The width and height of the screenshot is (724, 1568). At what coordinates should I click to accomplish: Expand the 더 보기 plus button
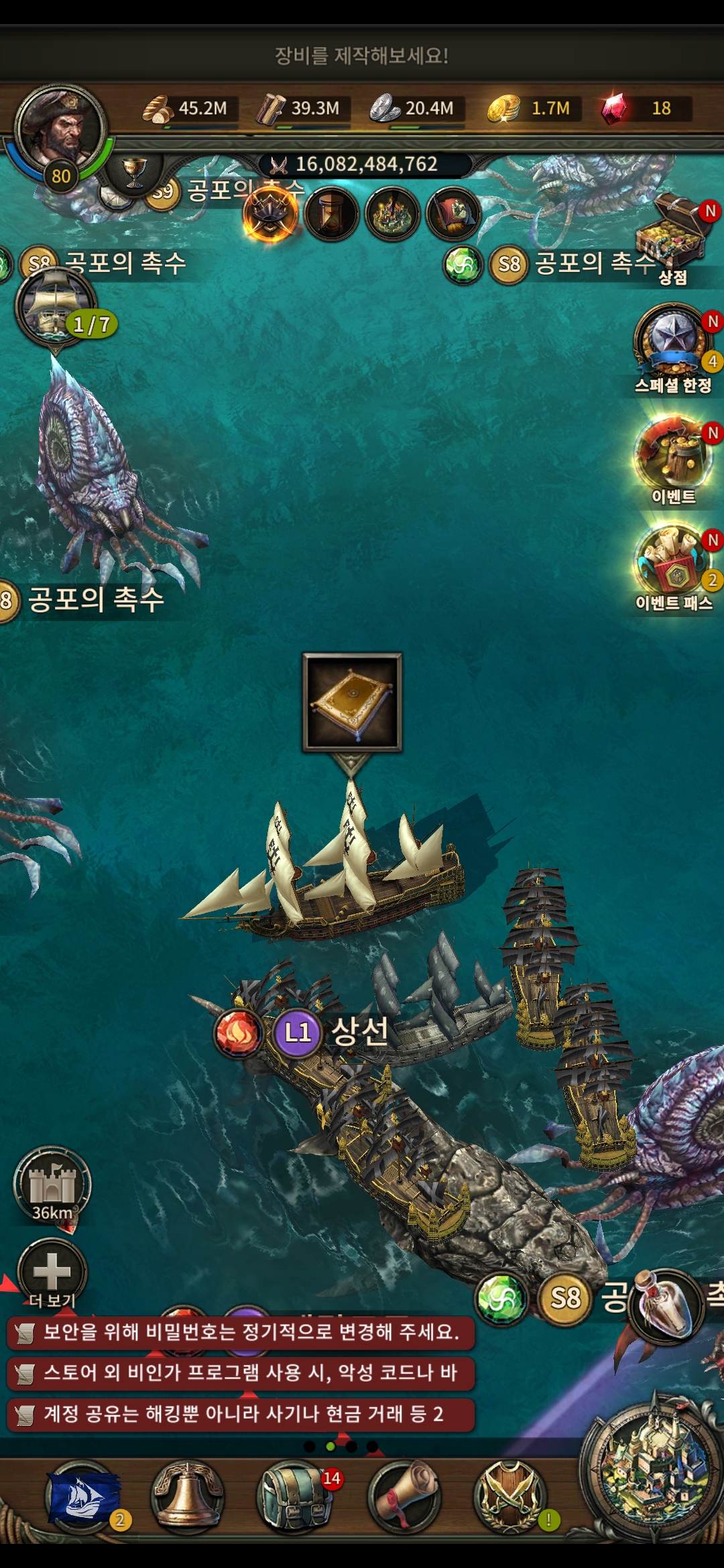point(52,1271)
